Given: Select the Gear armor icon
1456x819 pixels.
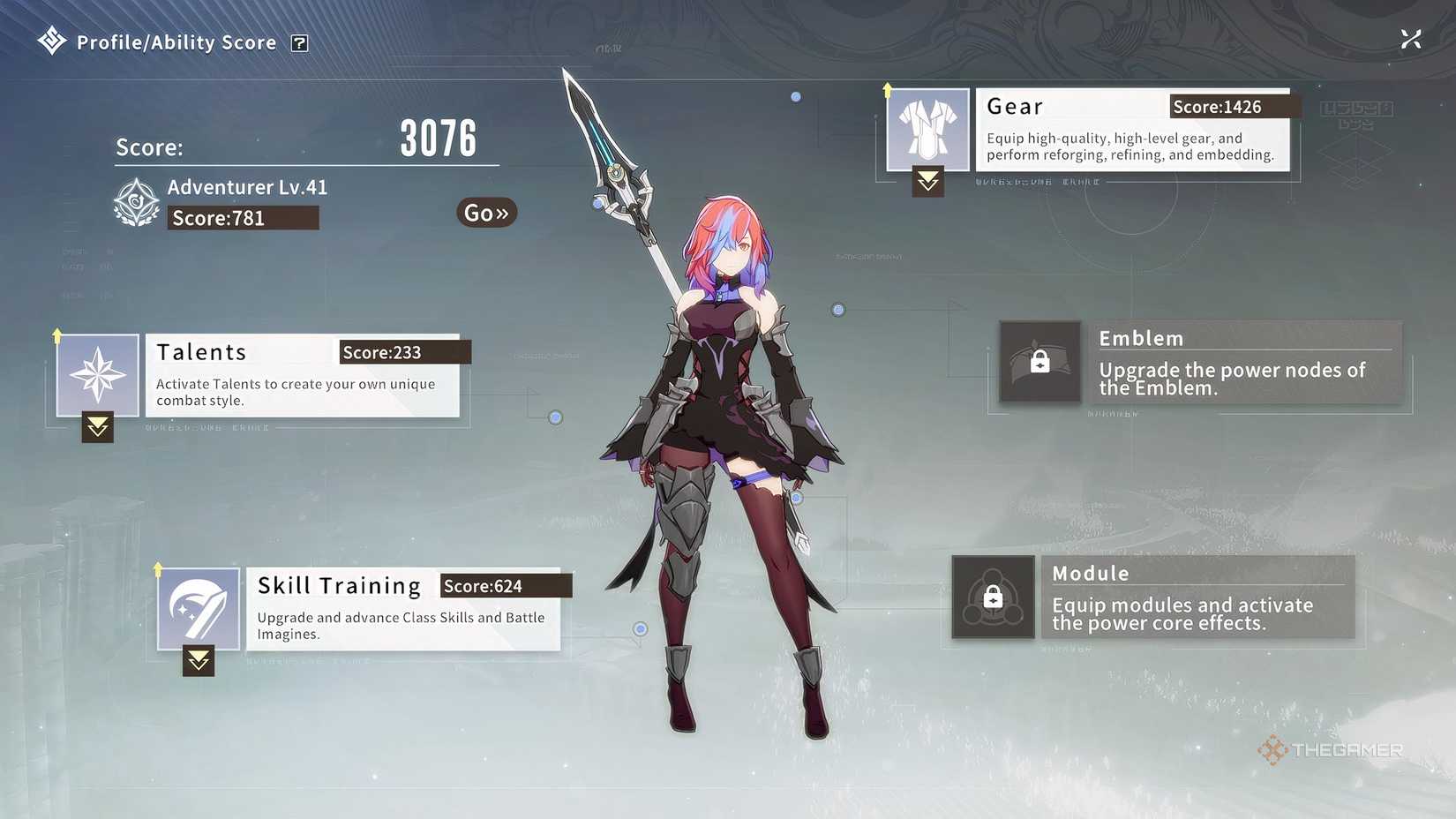Looking at the screenshot, I should pos(927,127).
